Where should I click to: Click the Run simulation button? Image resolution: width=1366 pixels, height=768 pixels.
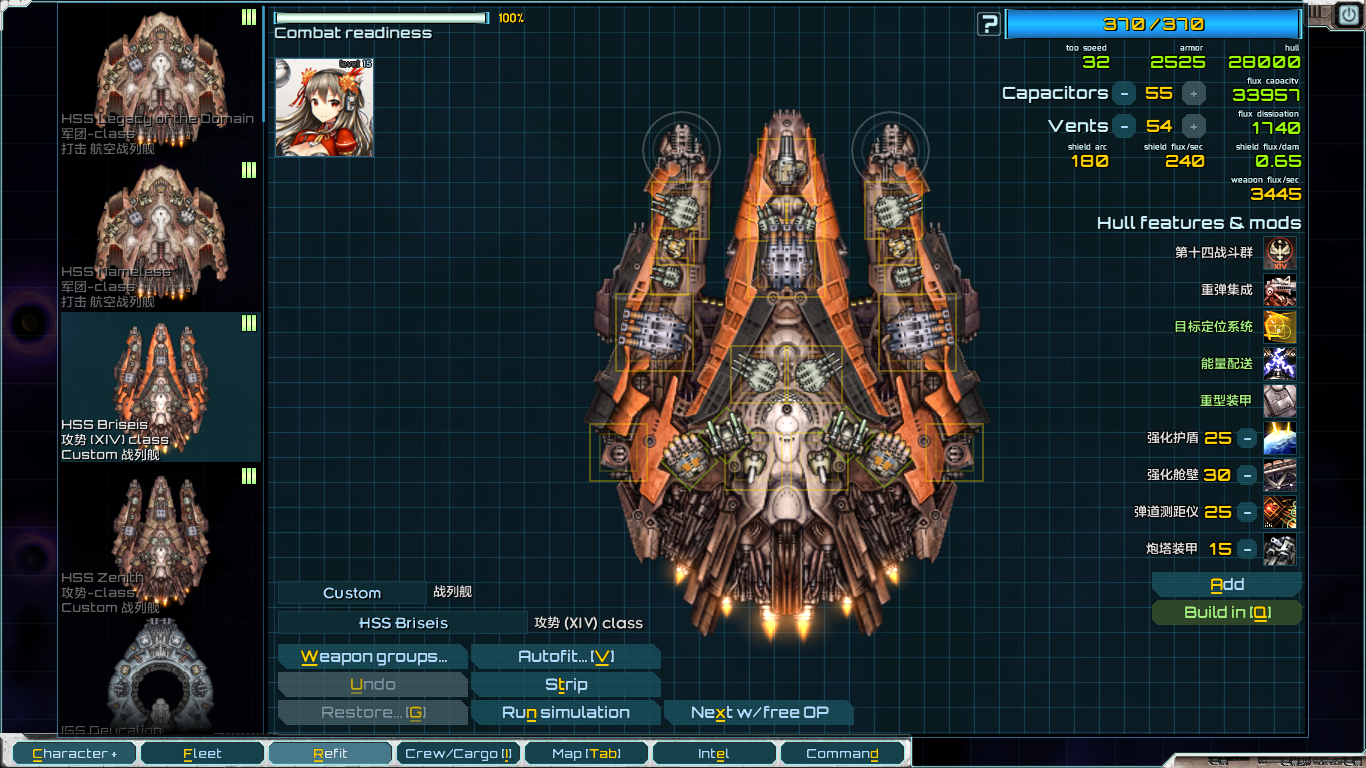(566, 712)
